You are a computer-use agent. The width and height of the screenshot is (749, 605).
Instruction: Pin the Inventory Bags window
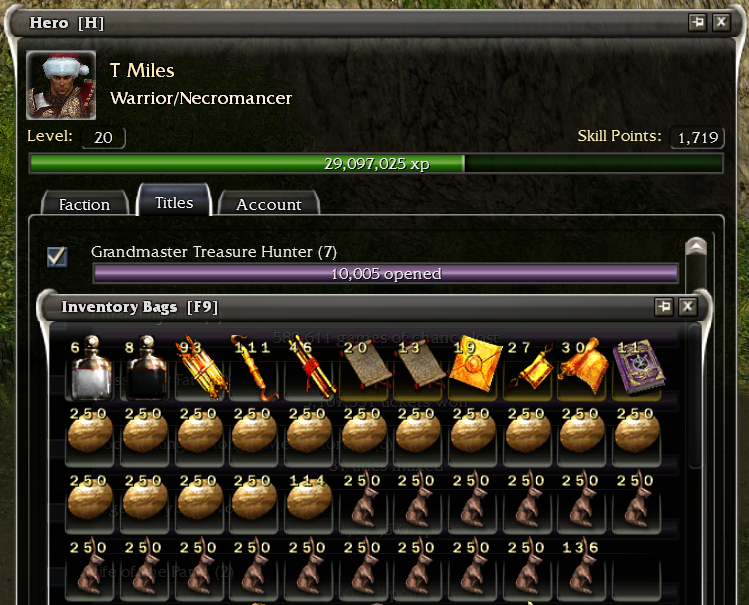click(x=664, y=307)
